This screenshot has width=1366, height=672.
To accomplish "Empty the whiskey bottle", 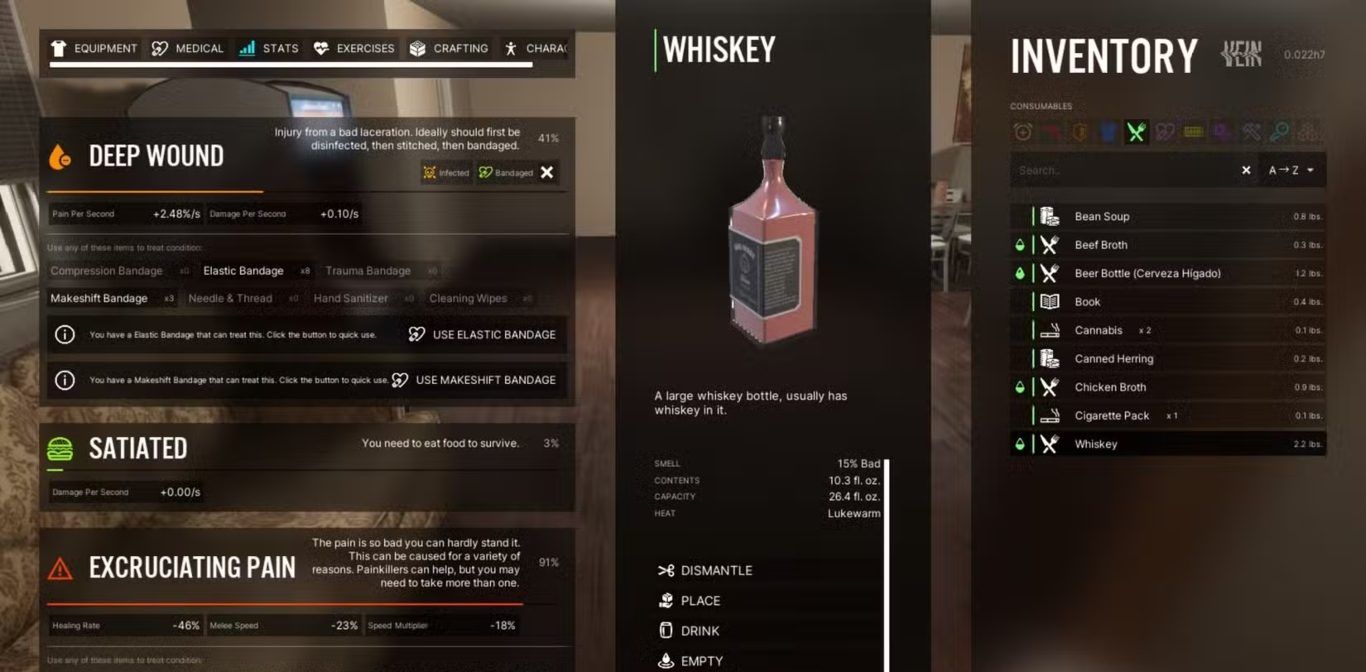I will coord(701,660).
